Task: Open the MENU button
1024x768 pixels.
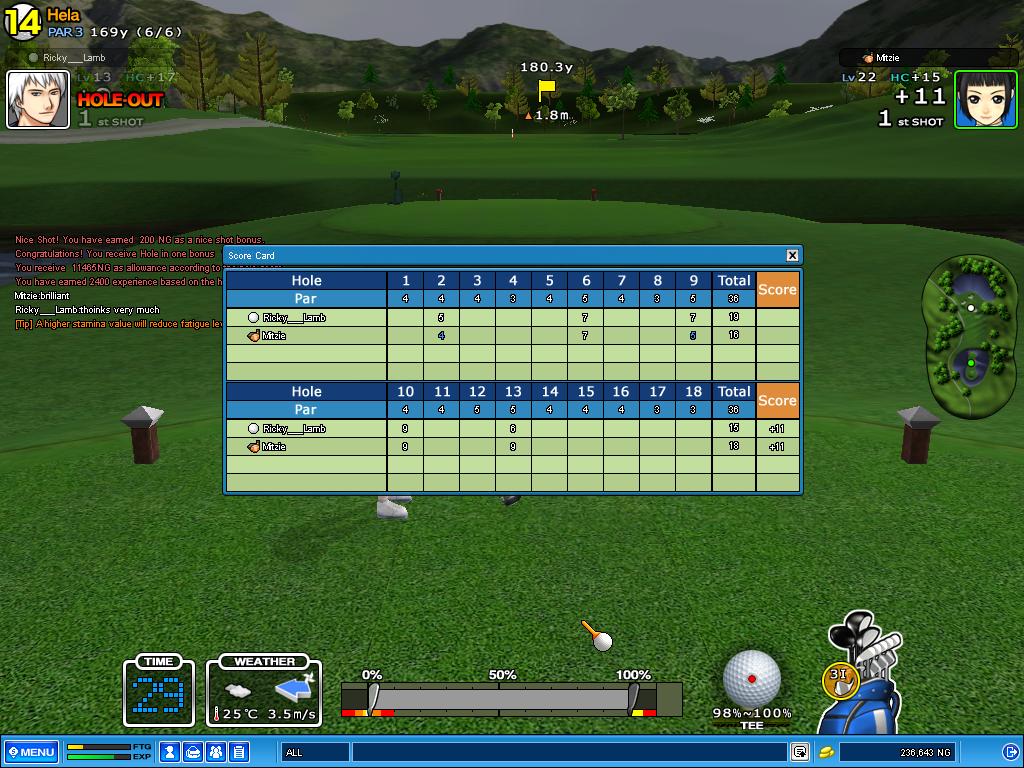Action: [x=31, y=752]
